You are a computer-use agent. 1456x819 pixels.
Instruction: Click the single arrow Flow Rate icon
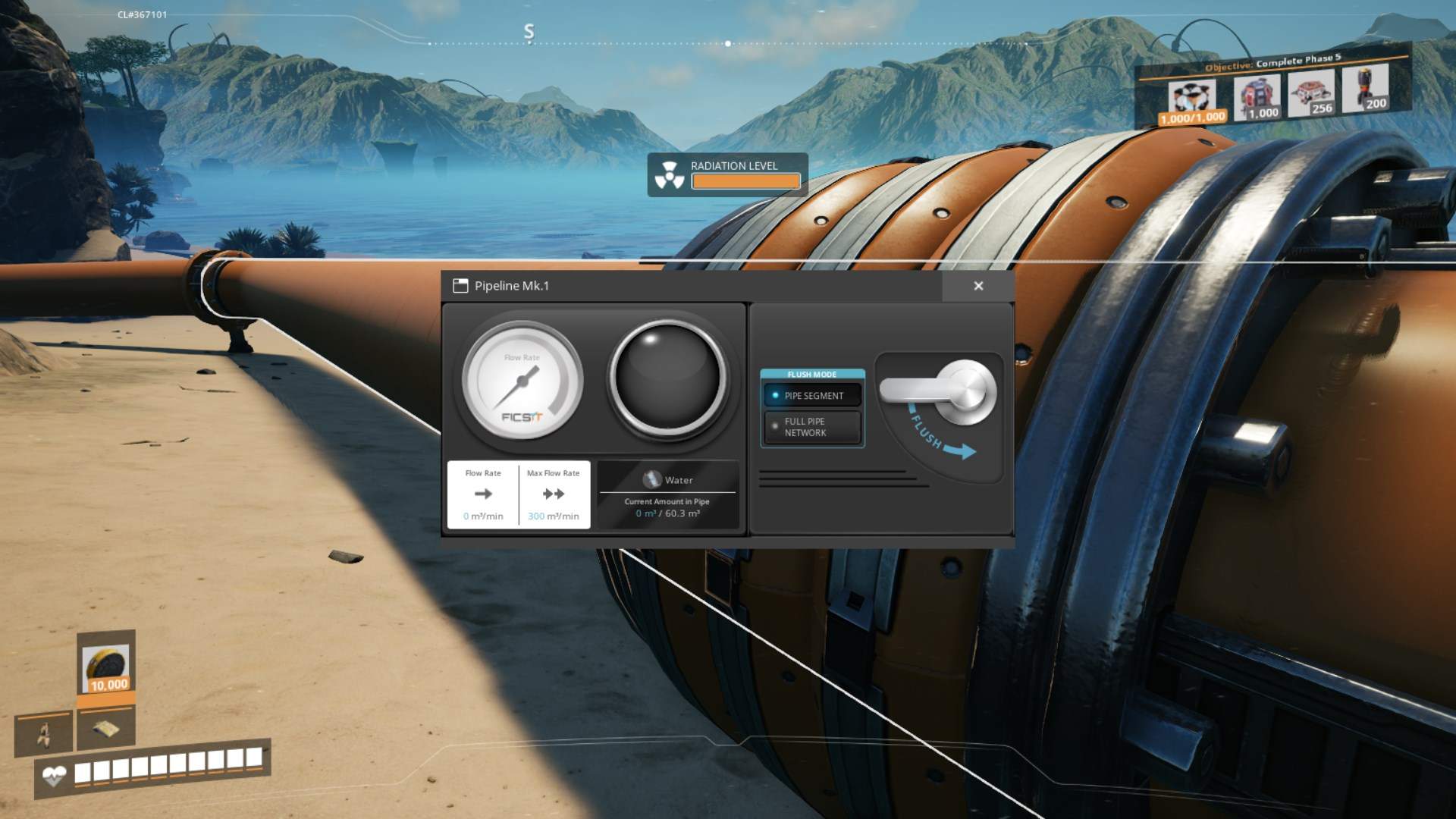483,494
